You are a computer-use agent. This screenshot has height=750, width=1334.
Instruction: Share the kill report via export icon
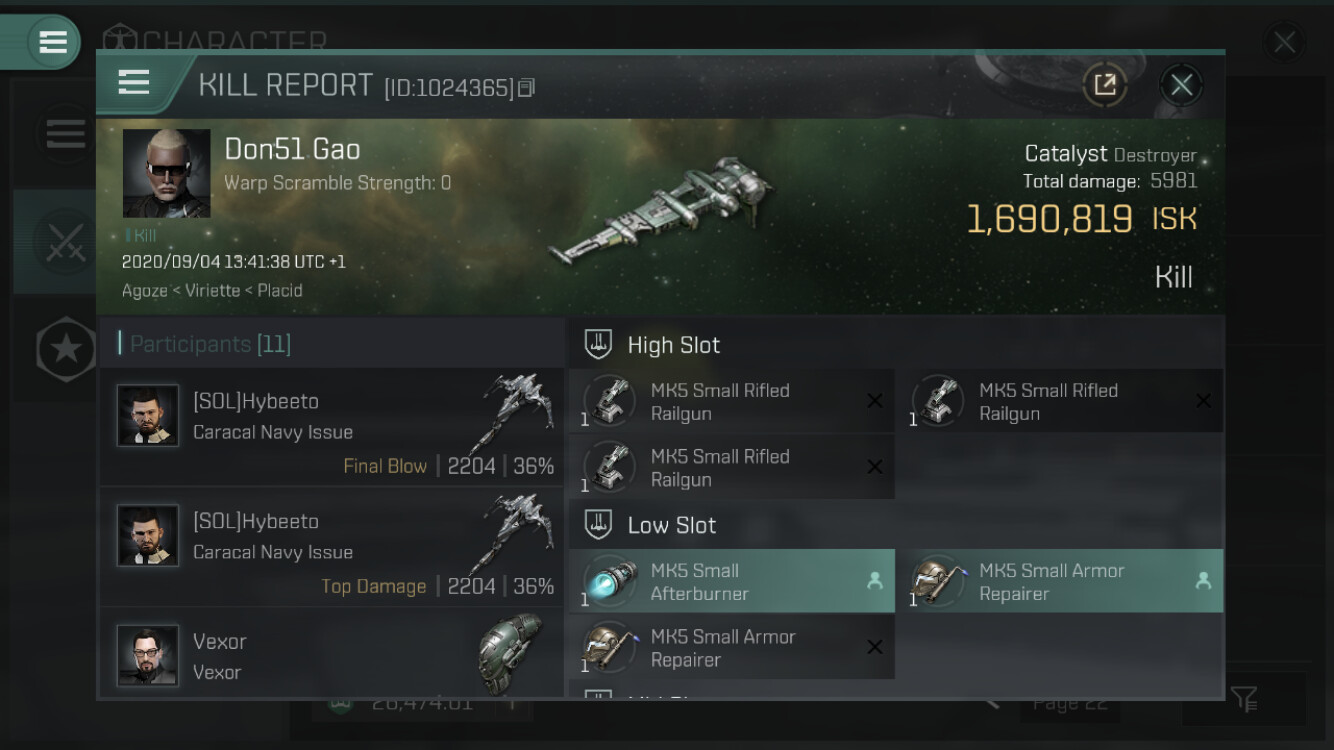click(1105, 85)
